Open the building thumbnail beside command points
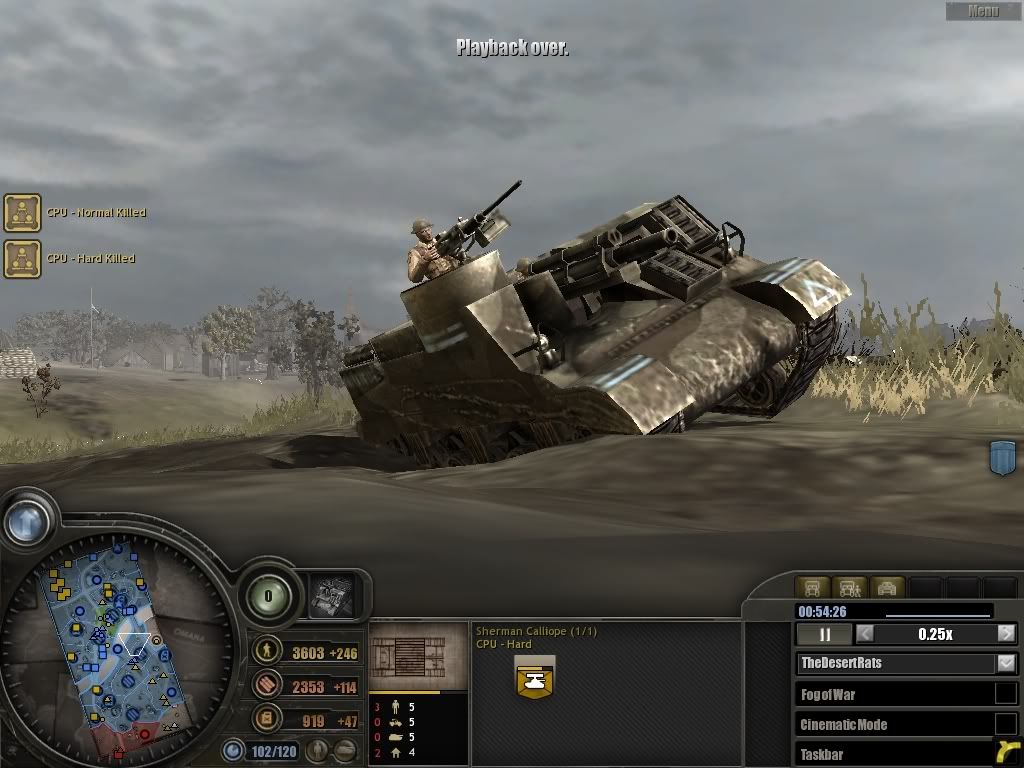 pos(329,597)
